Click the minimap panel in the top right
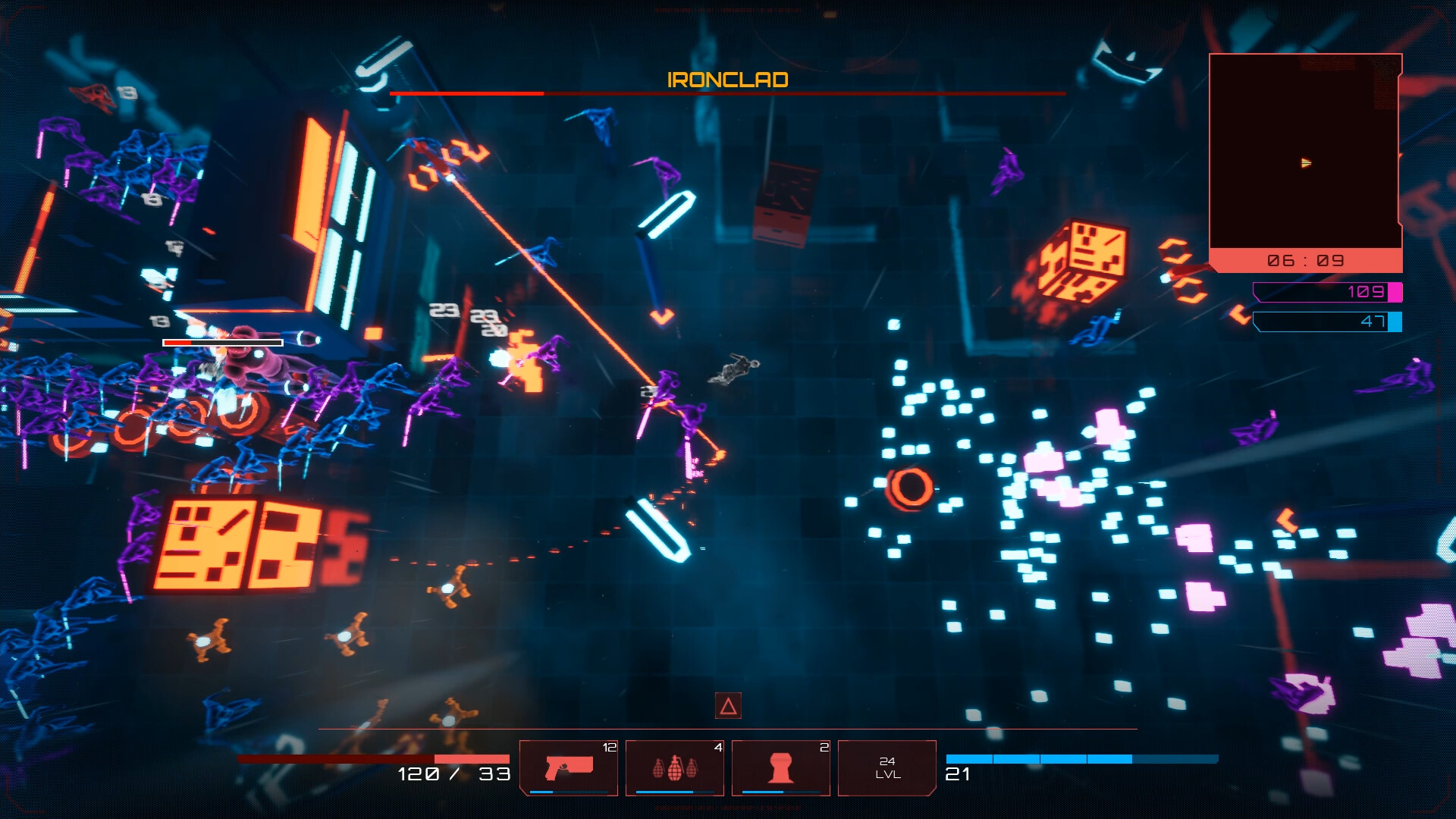The height and width of the screenshot is (819, 1456). tap(1304, 152)
